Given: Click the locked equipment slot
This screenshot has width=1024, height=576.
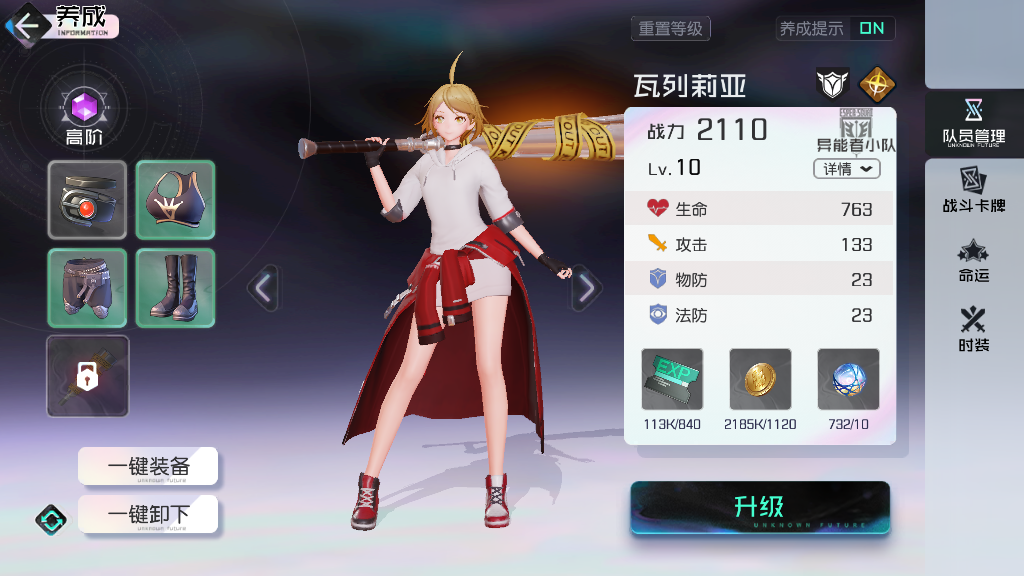Looking at the screenshot, I should [x=88, y=376].
